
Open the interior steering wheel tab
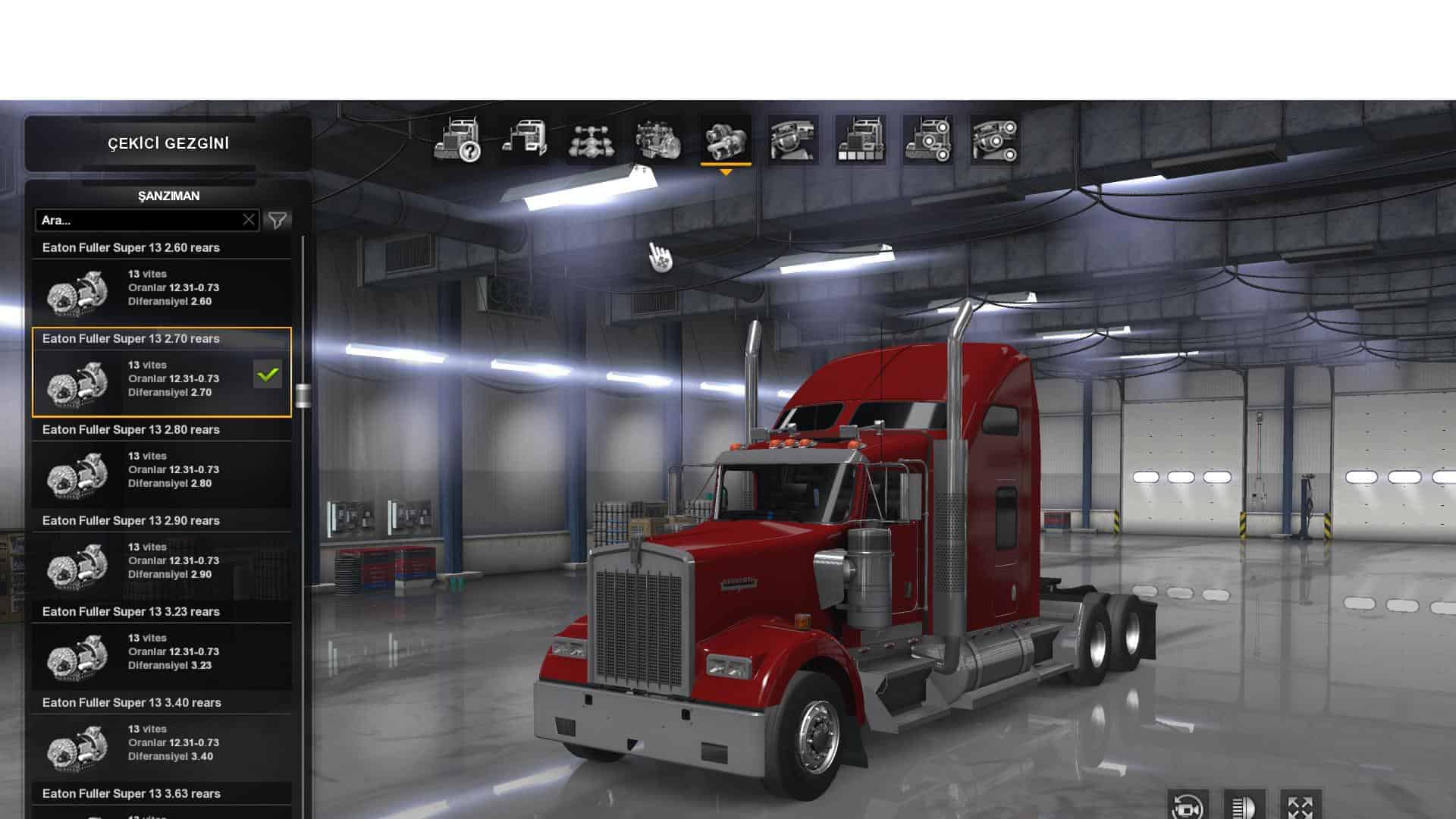tap(793, 140)
